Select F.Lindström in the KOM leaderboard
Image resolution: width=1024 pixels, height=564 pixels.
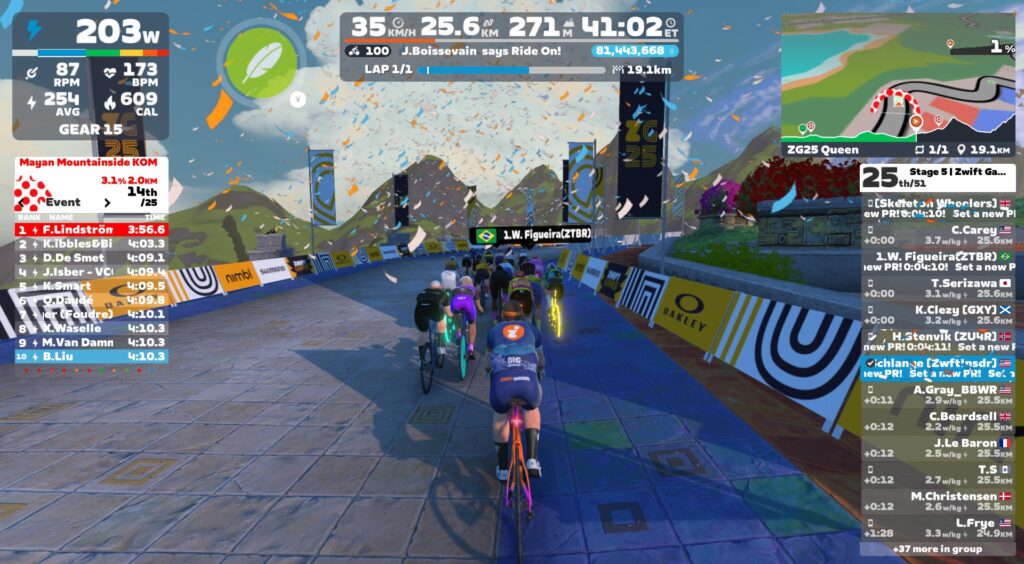pos(91,229)
